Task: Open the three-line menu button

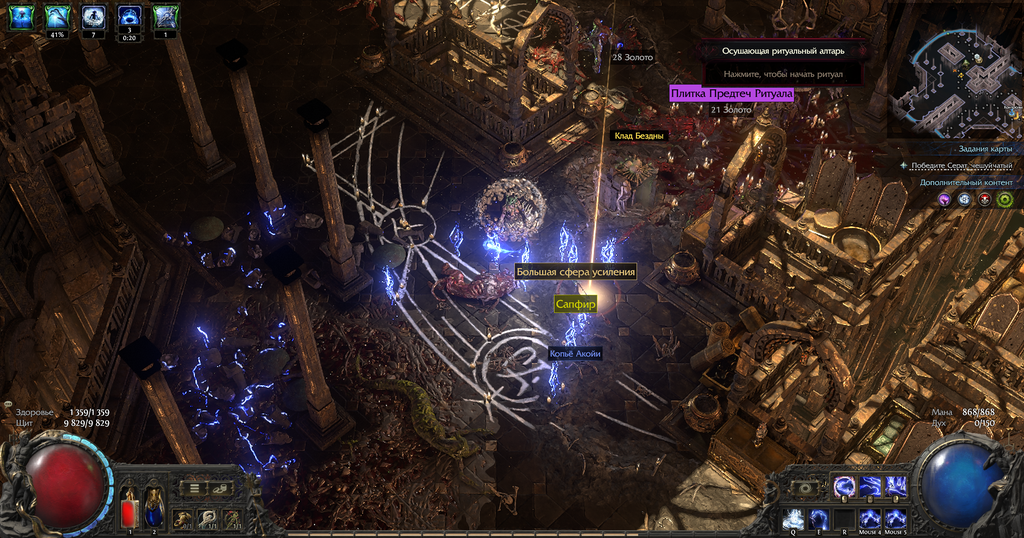Action: coord(196,488)
